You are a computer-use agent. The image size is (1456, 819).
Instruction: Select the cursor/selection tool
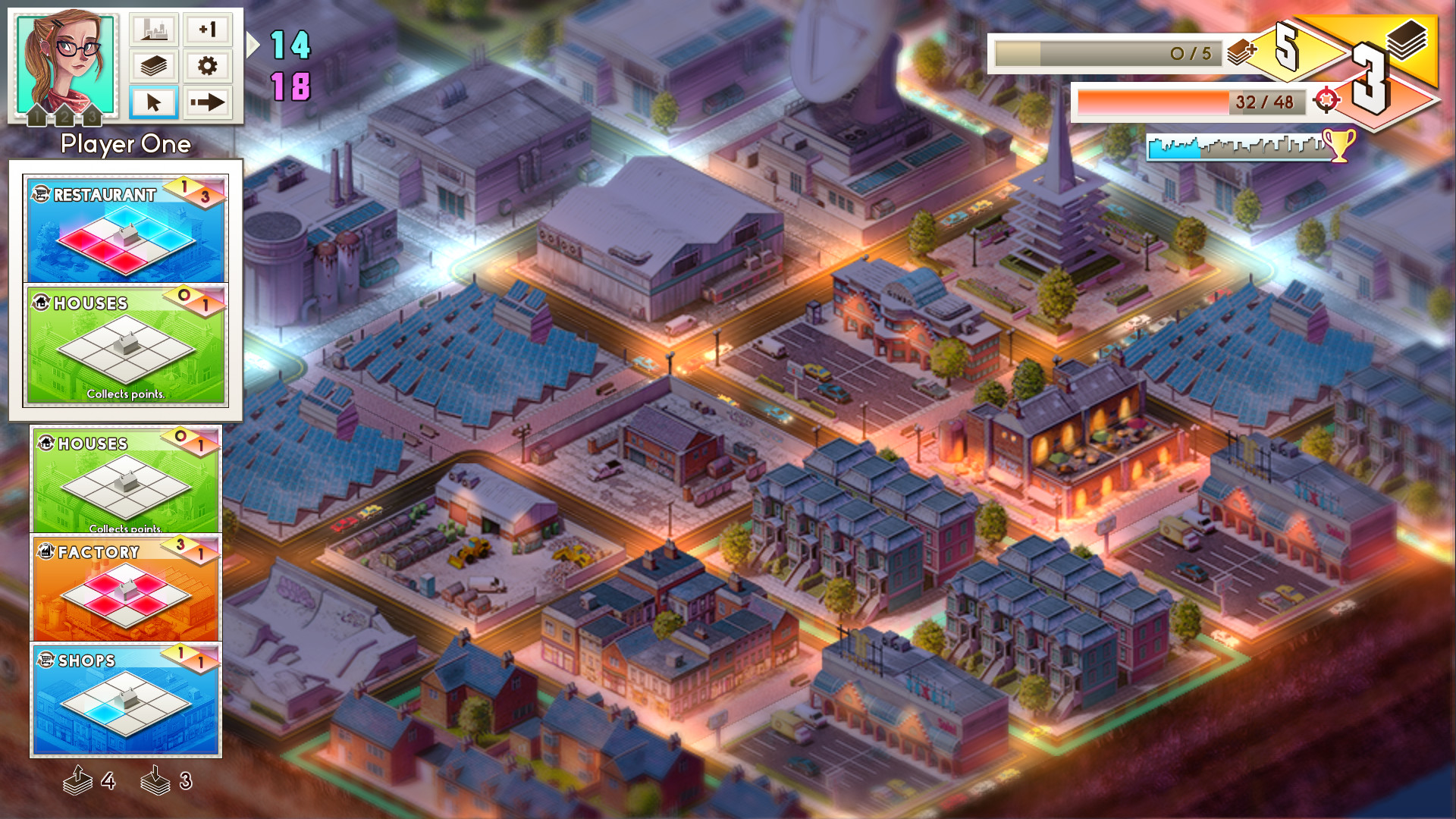click(x=153, y=102)
